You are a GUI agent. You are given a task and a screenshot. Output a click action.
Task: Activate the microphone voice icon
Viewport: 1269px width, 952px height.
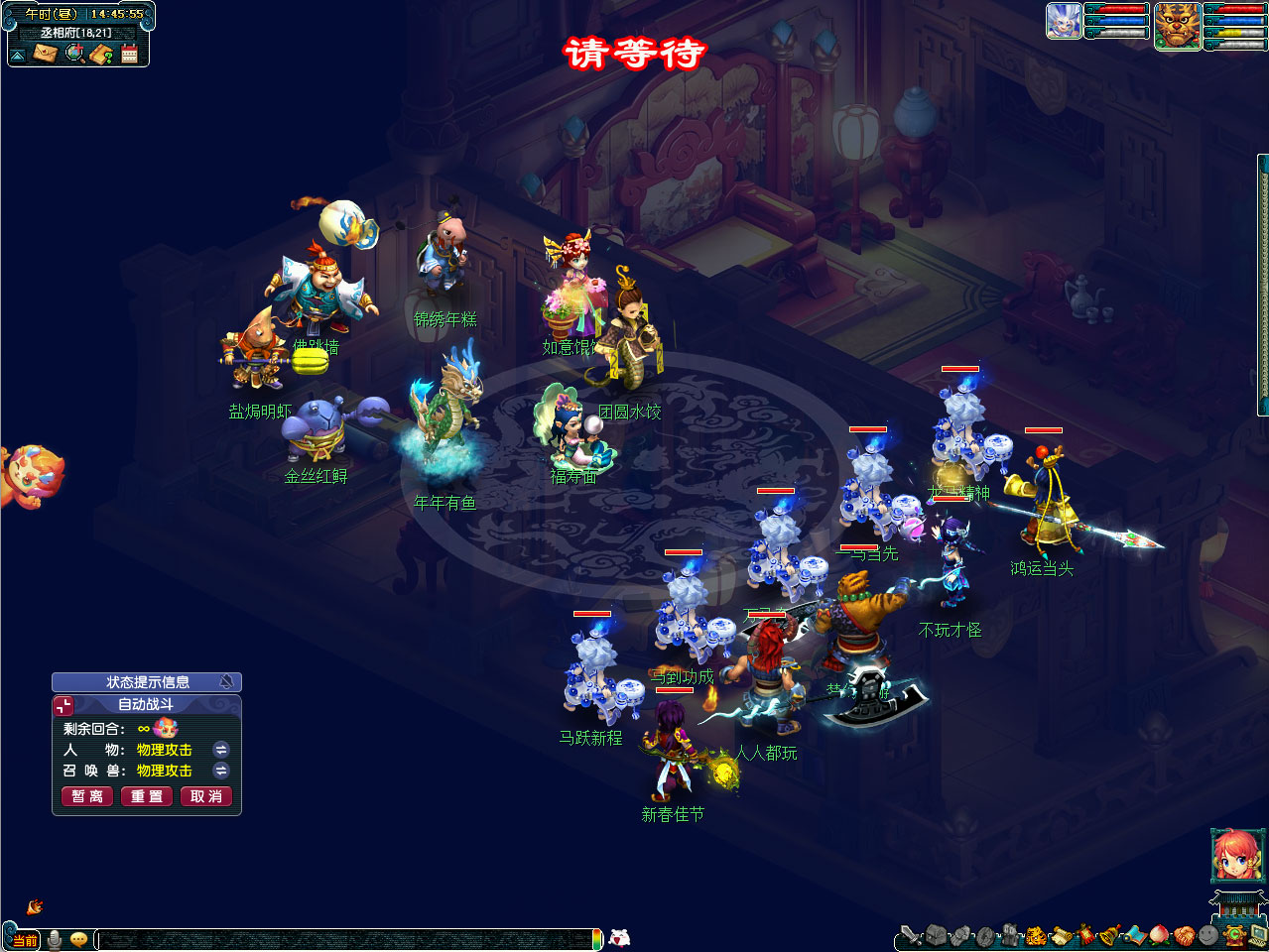55,939
